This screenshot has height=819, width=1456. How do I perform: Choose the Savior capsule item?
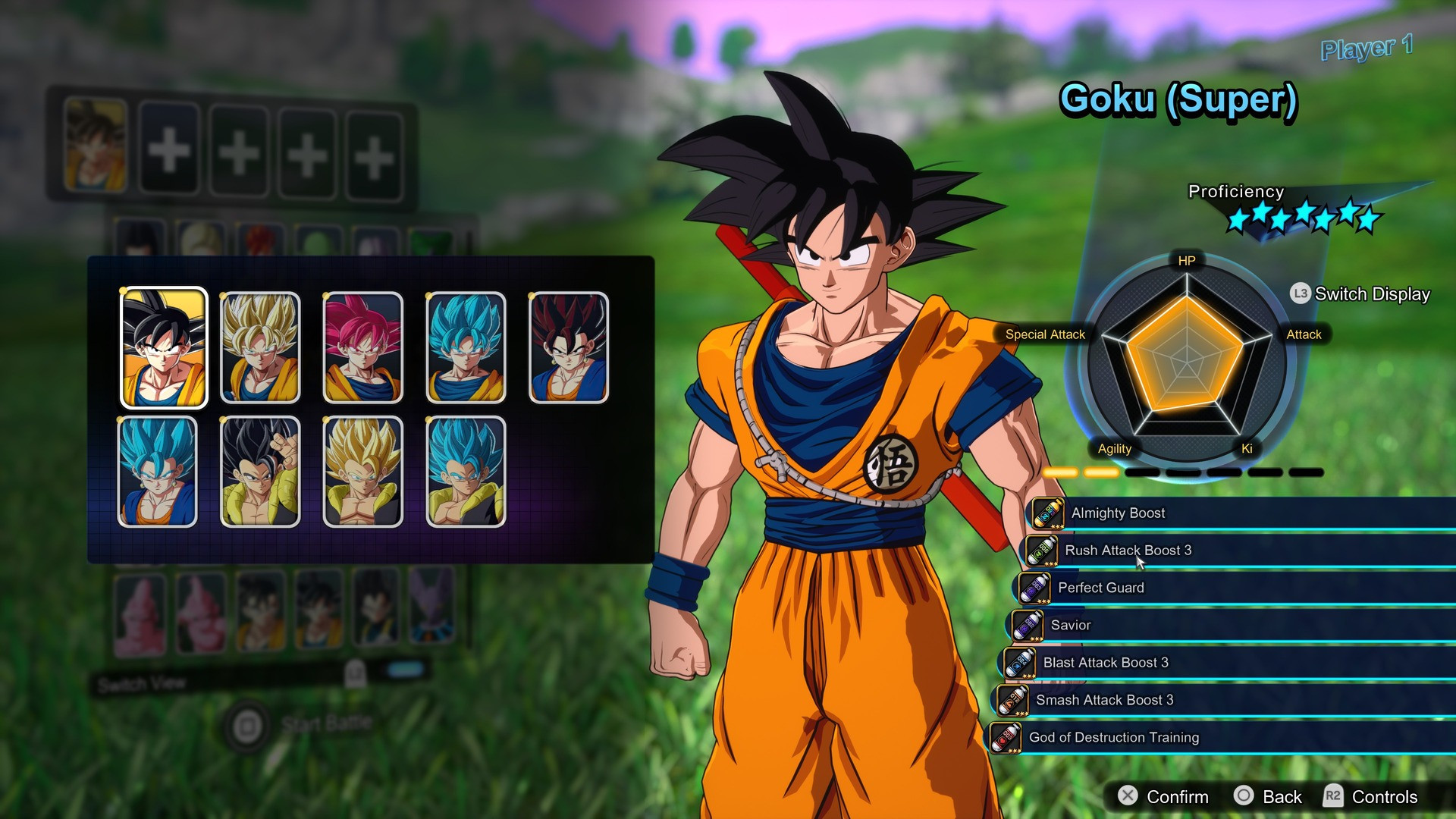1026,625
